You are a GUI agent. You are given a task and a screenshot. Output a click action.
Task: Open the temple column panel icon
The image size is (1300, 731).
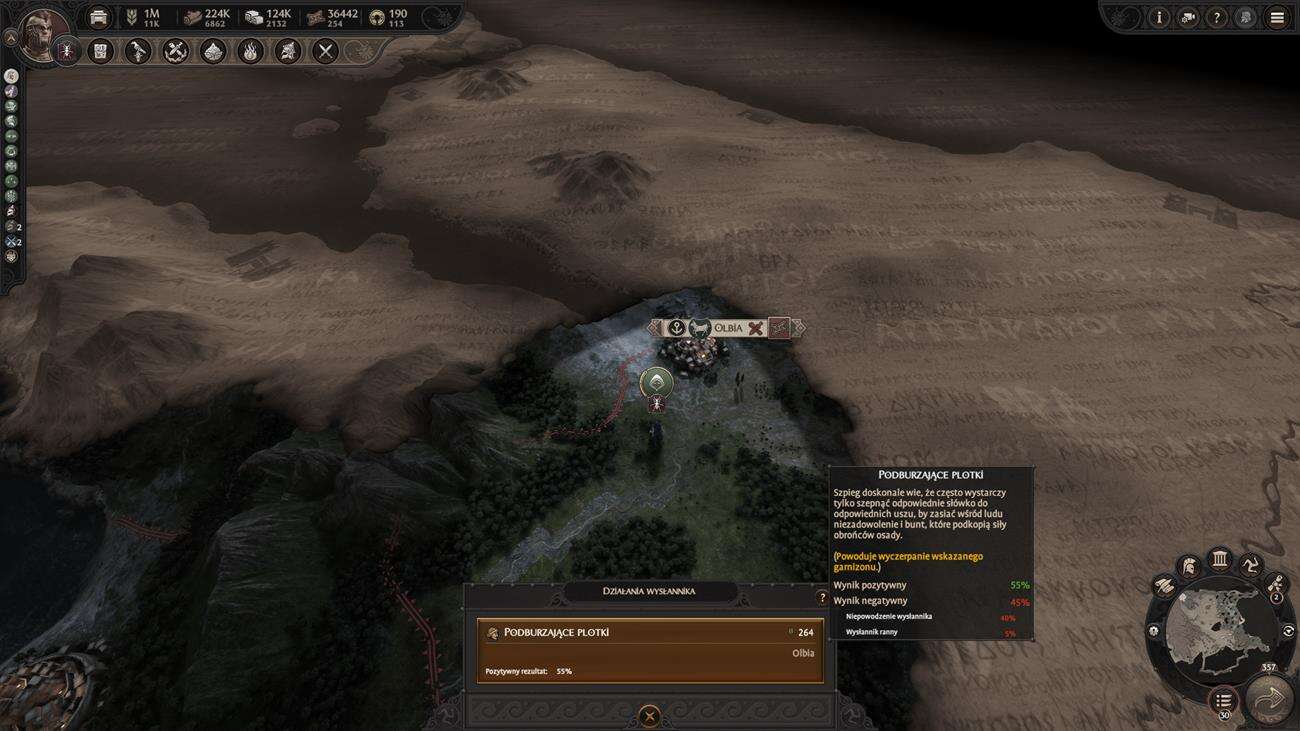pos(1219,558)
